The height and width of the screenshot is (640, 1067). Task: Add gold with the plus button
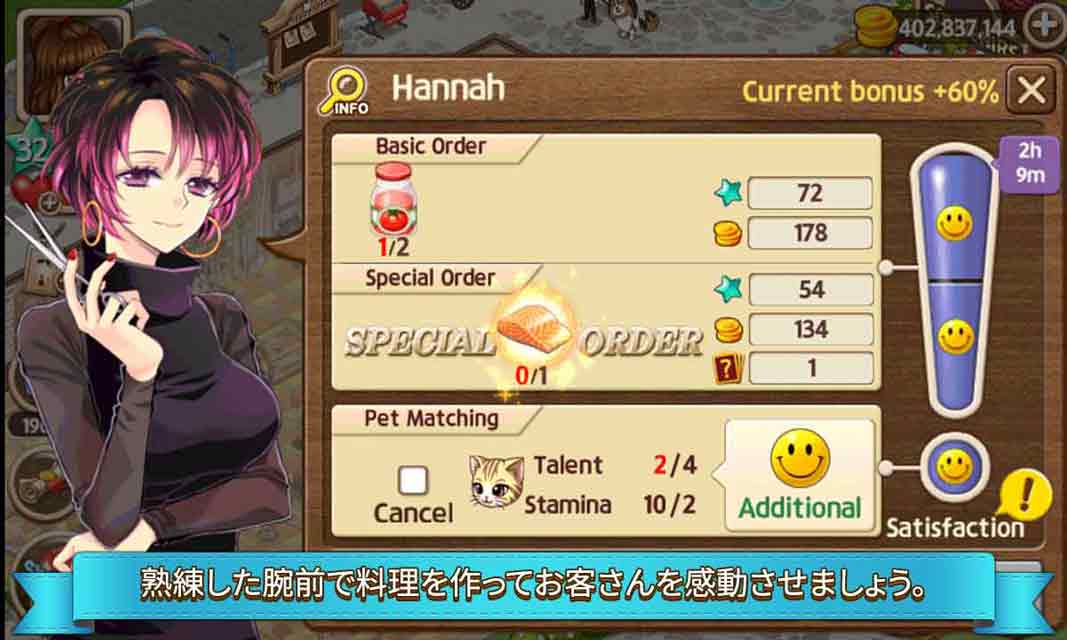tap(1045, 25)
